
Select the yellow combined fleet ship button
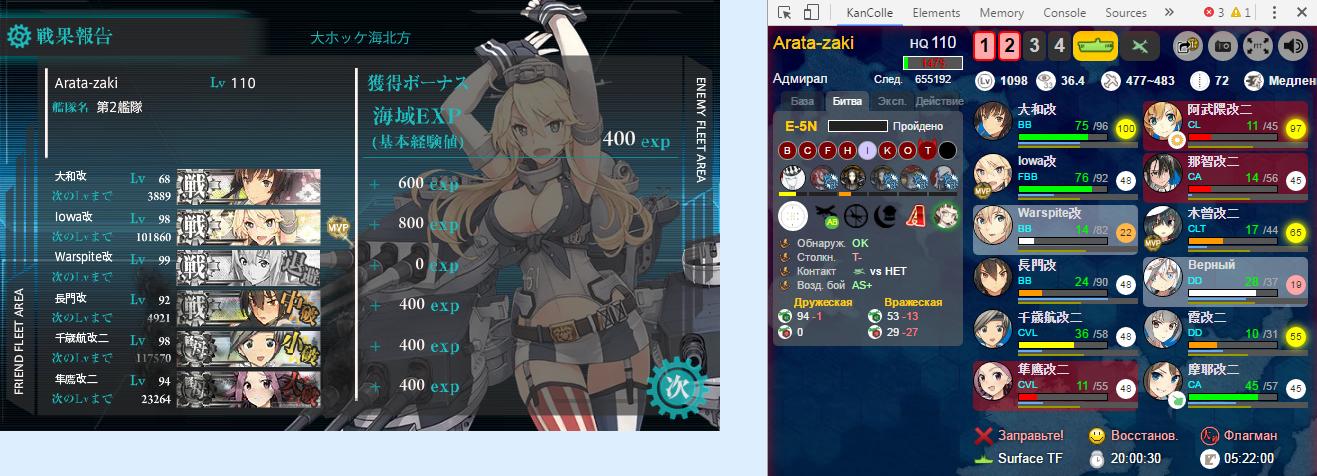pos(1095,46)
